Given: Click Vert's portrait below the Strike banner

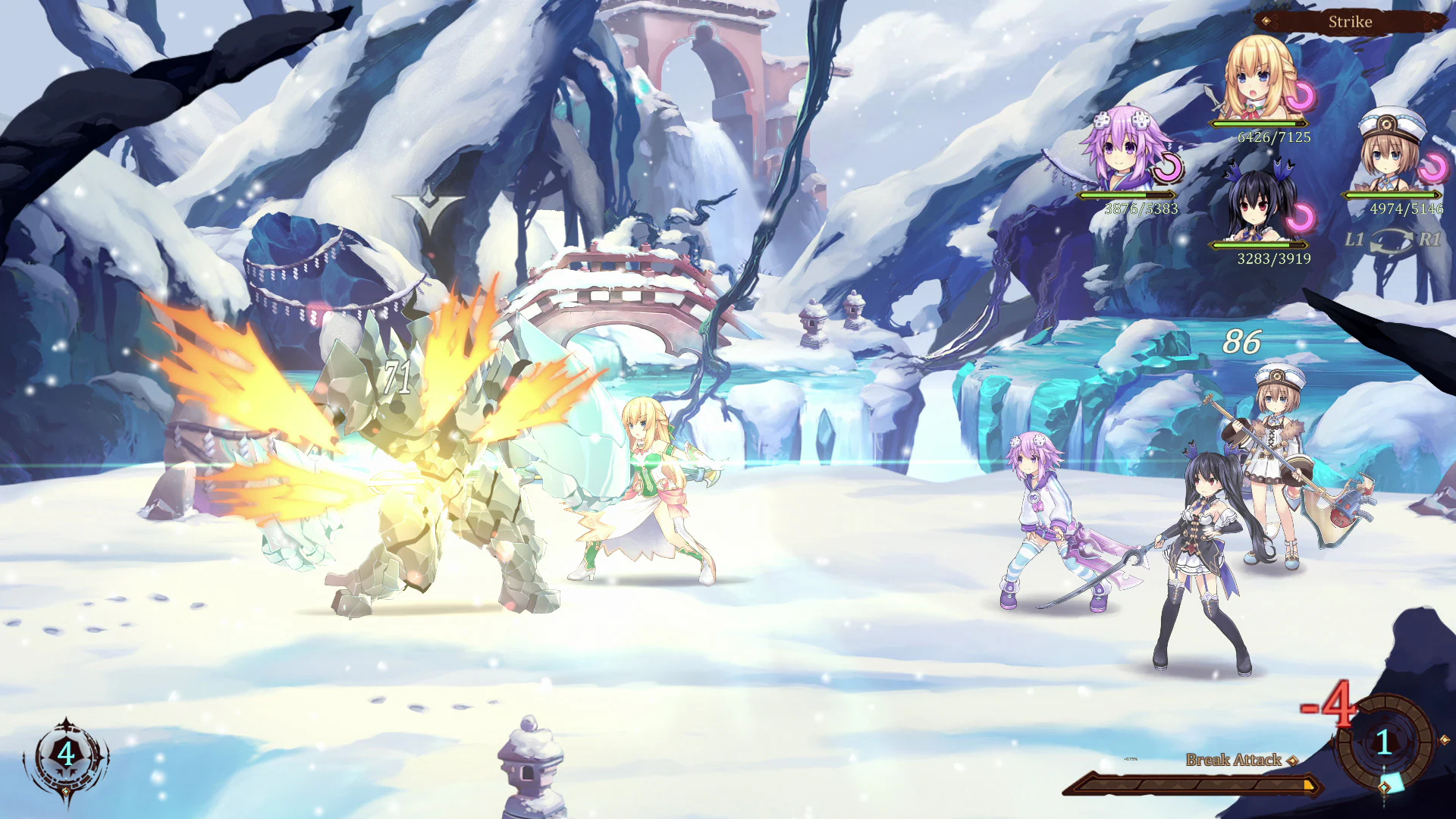Looking at the screenshot, I should [1254, 76].
